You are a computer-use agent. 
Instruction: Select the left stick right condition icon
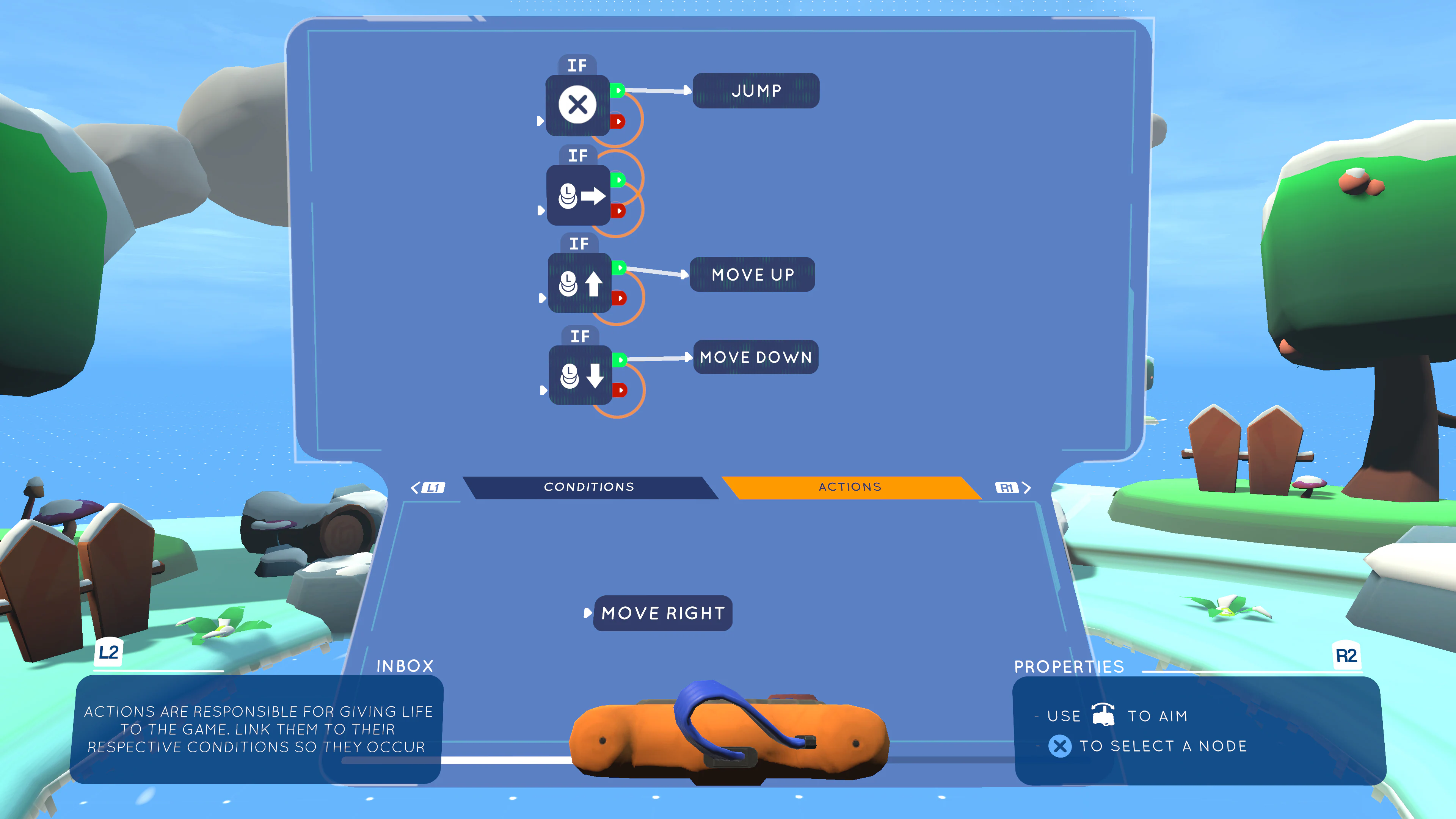click(x=578, y=195)
